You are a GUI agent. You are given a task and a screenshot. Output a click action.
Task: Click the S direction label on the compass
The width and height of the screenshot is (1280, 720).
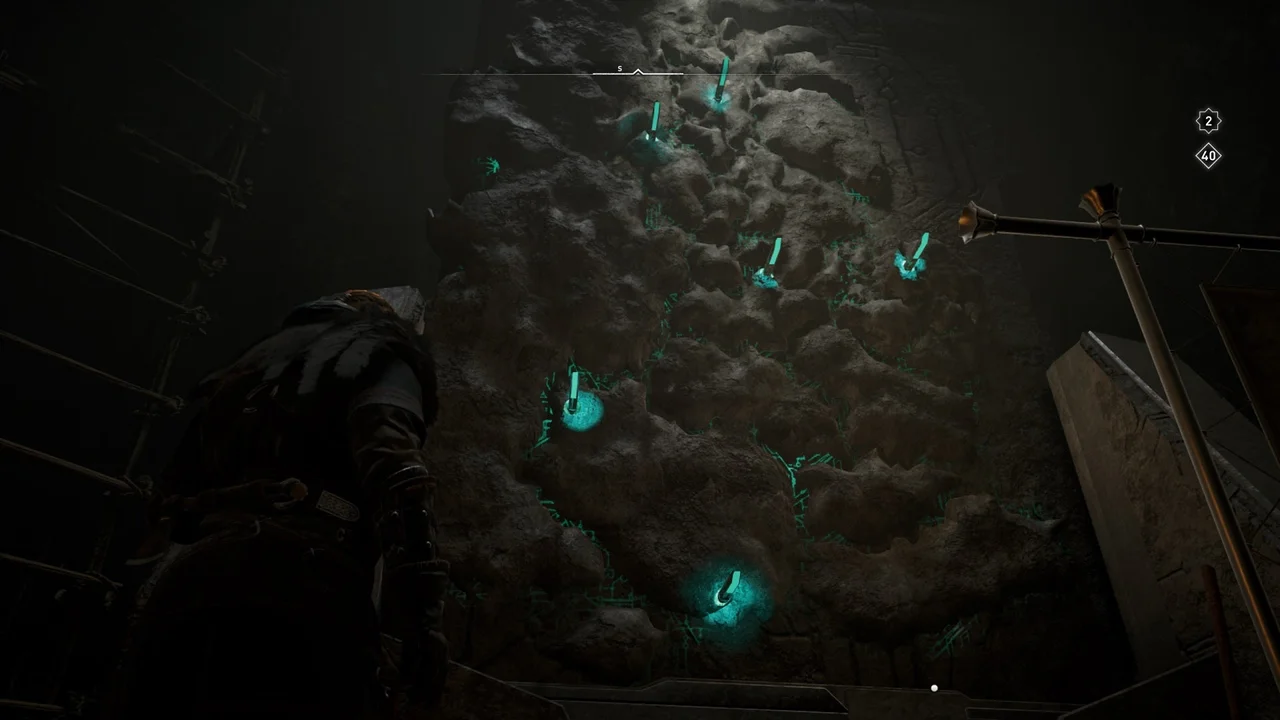(x=619, y=68)
